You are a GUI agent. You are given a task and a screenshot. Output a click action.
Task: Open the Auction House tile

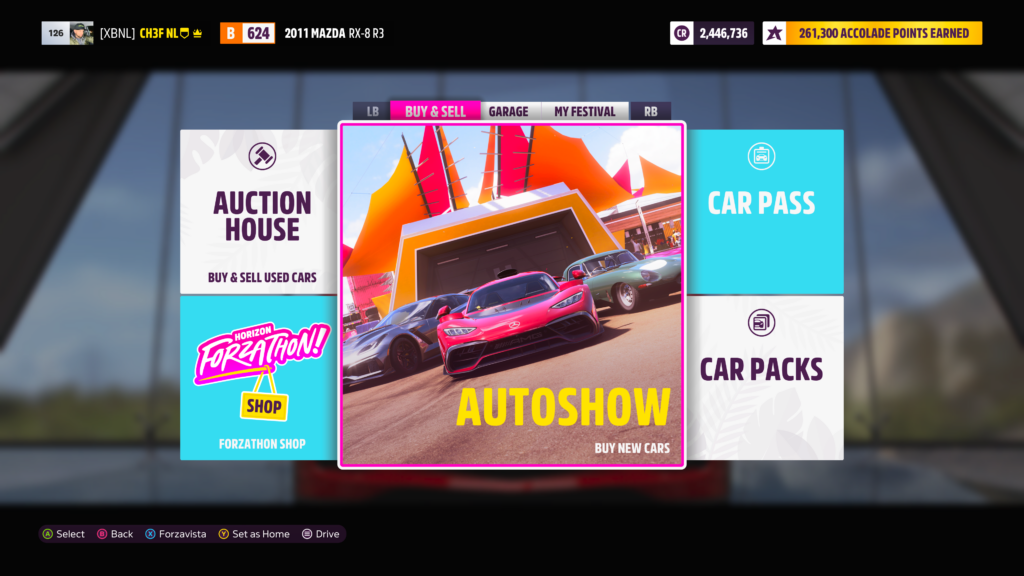click(x=260, y=211)
